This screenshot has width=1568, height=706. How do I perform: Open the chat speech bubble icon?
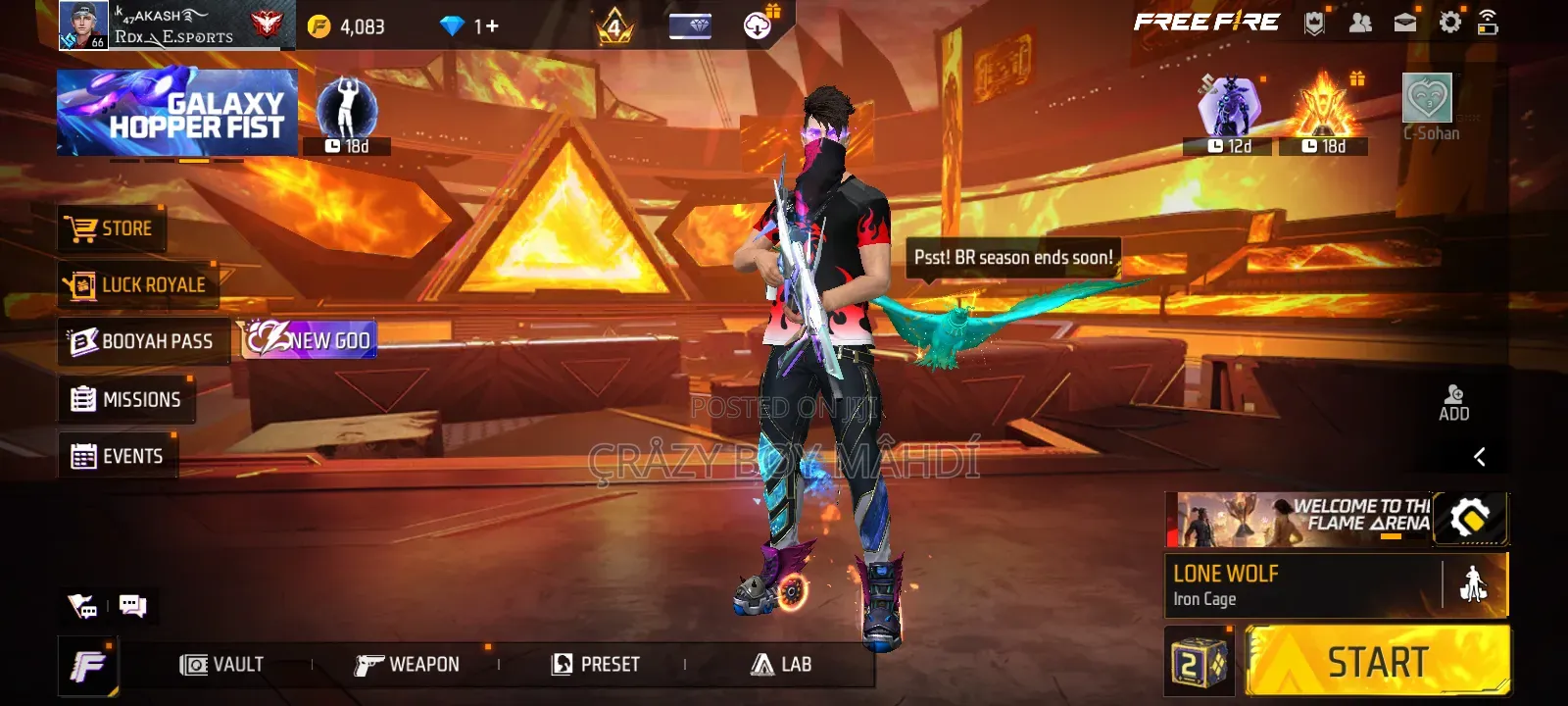(132, 606)
